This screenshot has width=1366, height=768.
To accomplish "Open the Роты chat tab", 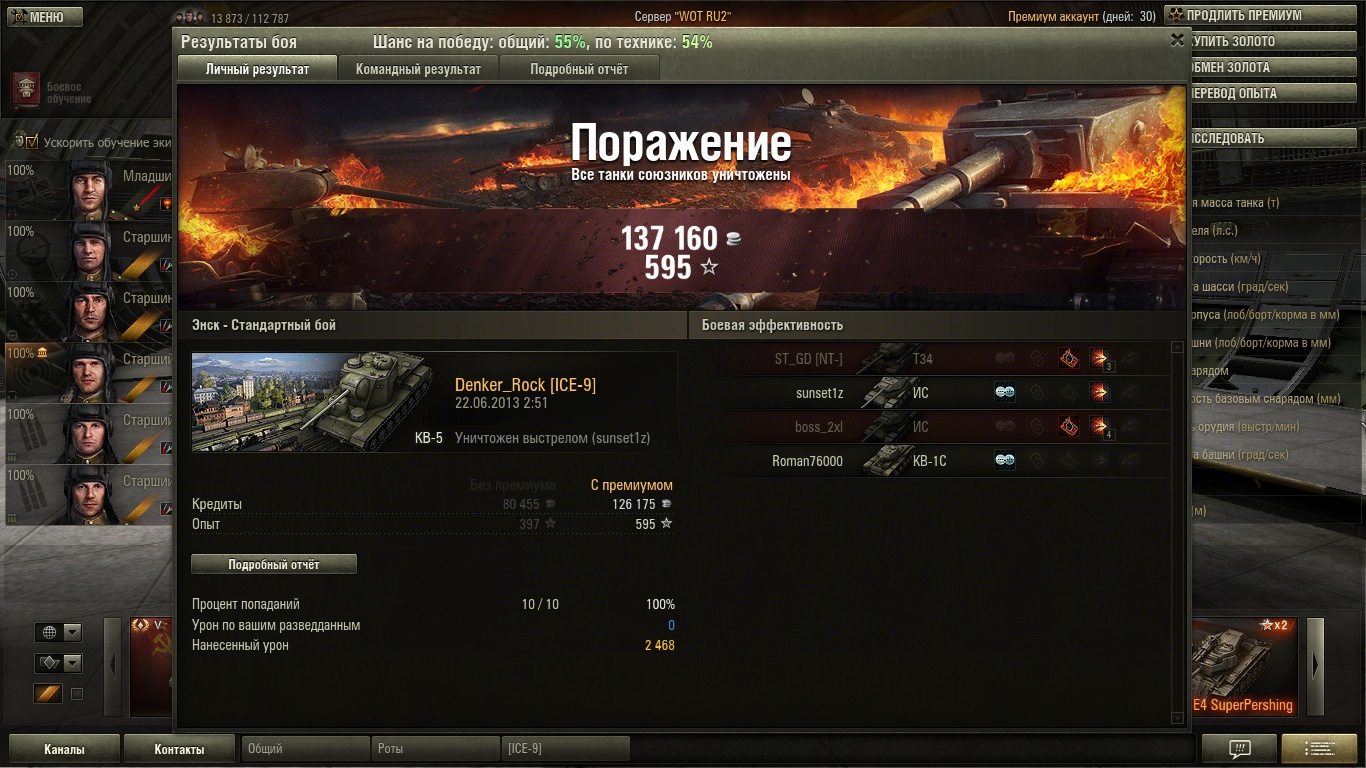I will [x=436, y=748].
